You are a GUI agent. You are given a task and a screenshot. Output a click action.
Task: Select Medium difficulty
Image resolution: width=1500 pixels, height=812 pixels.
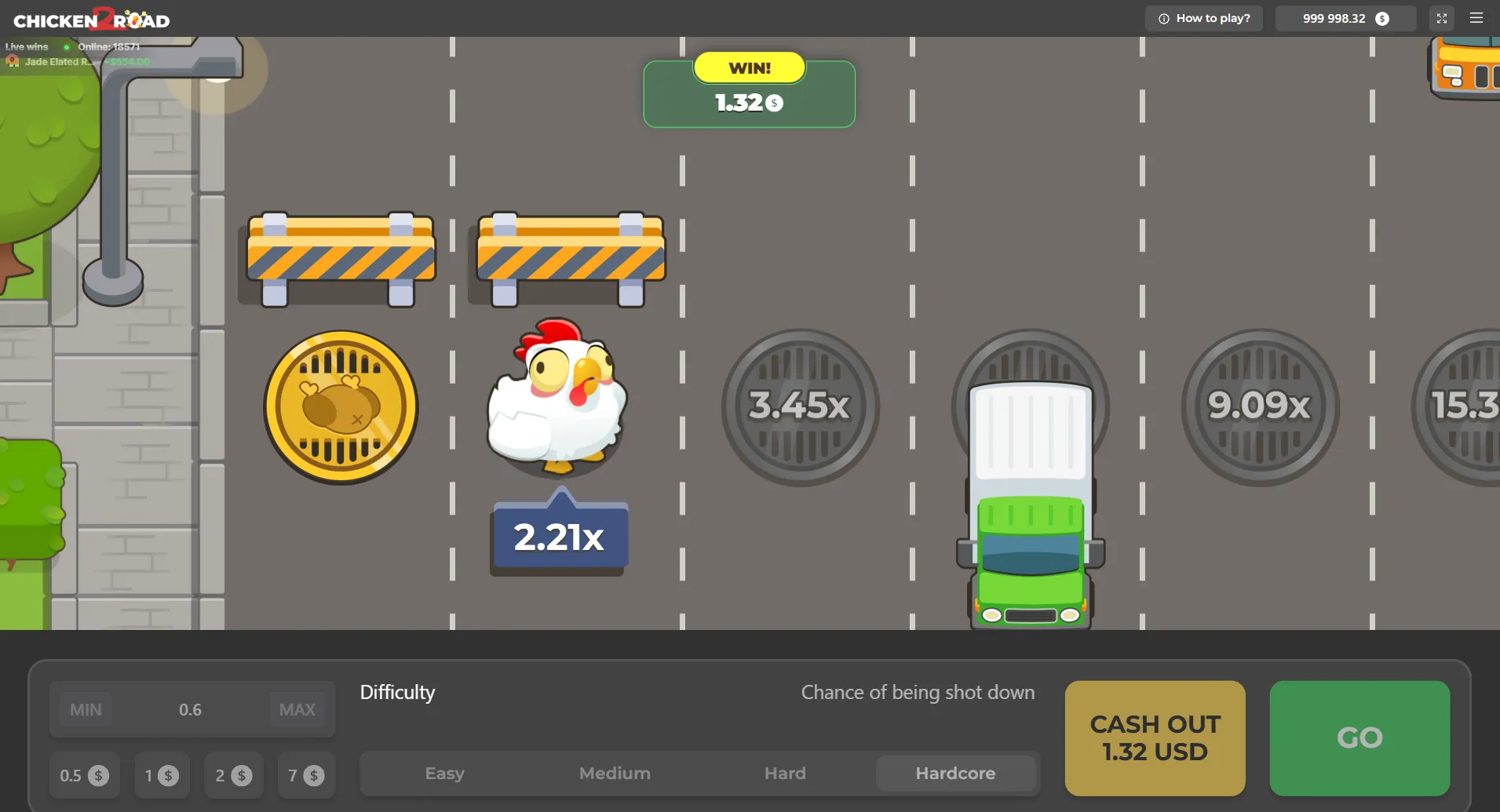pyautogui.click(x=615, y=774)
